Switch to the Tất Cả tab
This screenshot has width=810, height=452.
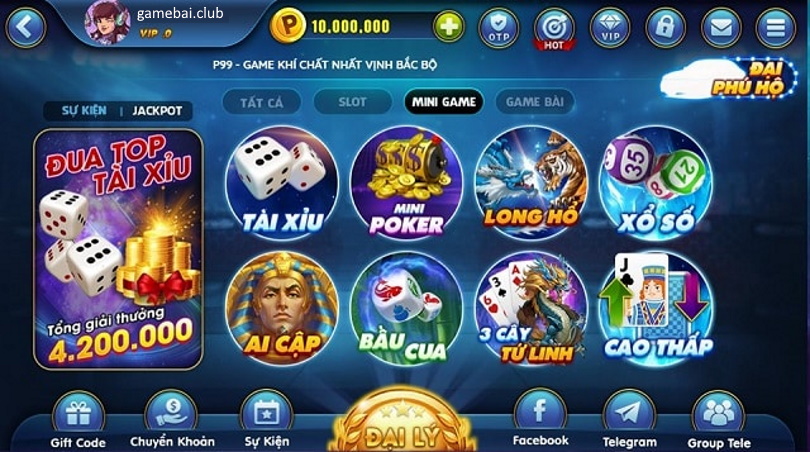click(x=257, y=102)
